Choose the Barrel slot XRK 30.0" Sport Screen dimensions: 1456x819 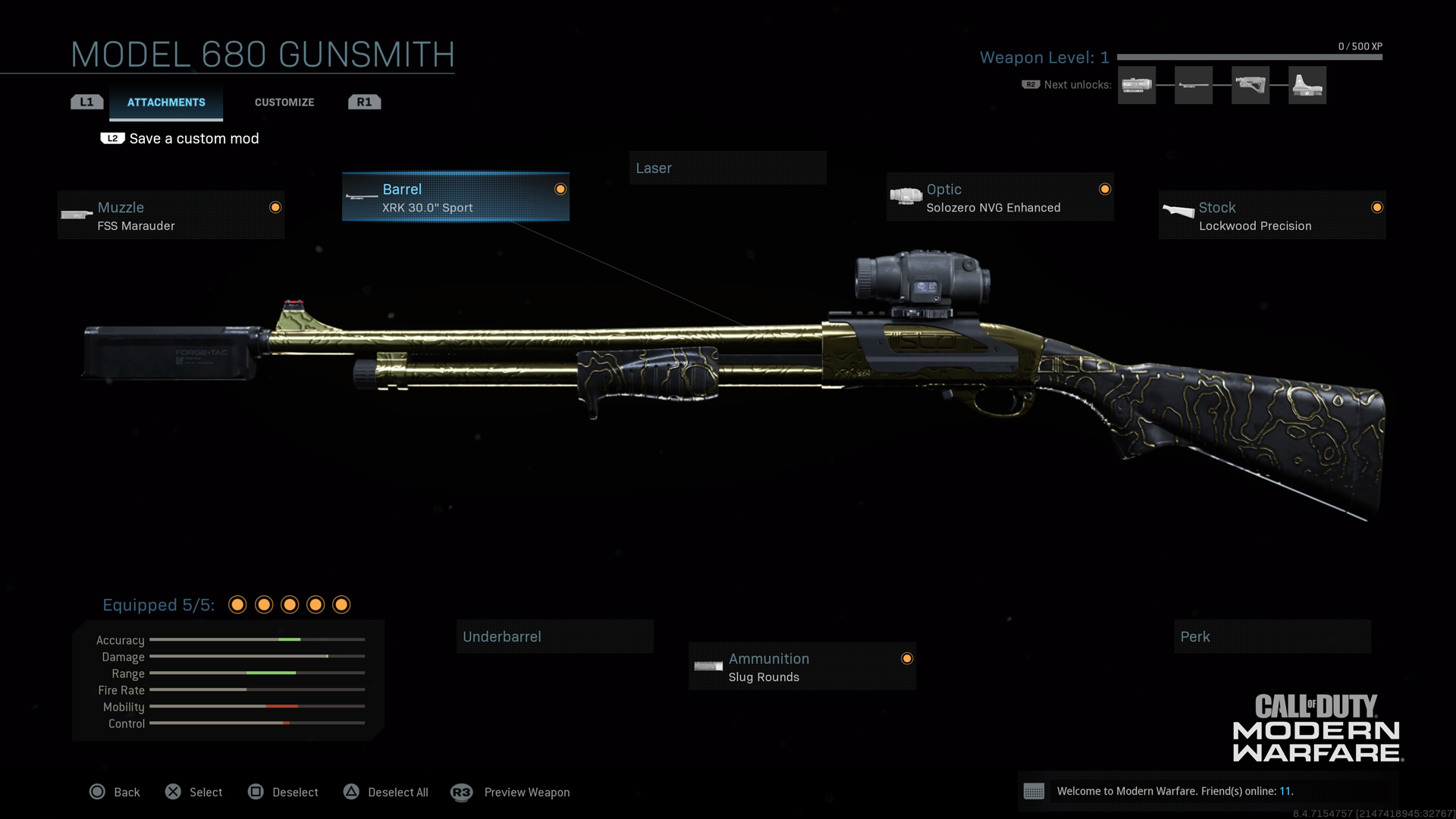[x=455, y=197]
